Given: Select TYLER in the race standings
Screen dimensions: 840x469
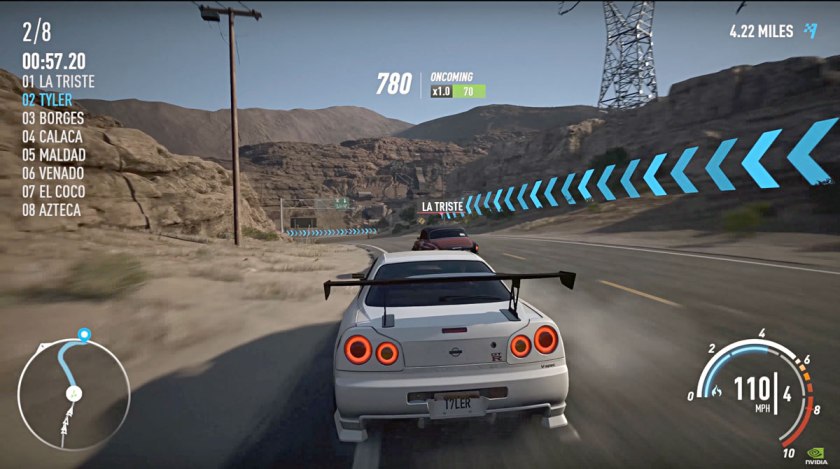Looking at the screenshot, I should tap(47, 100).
